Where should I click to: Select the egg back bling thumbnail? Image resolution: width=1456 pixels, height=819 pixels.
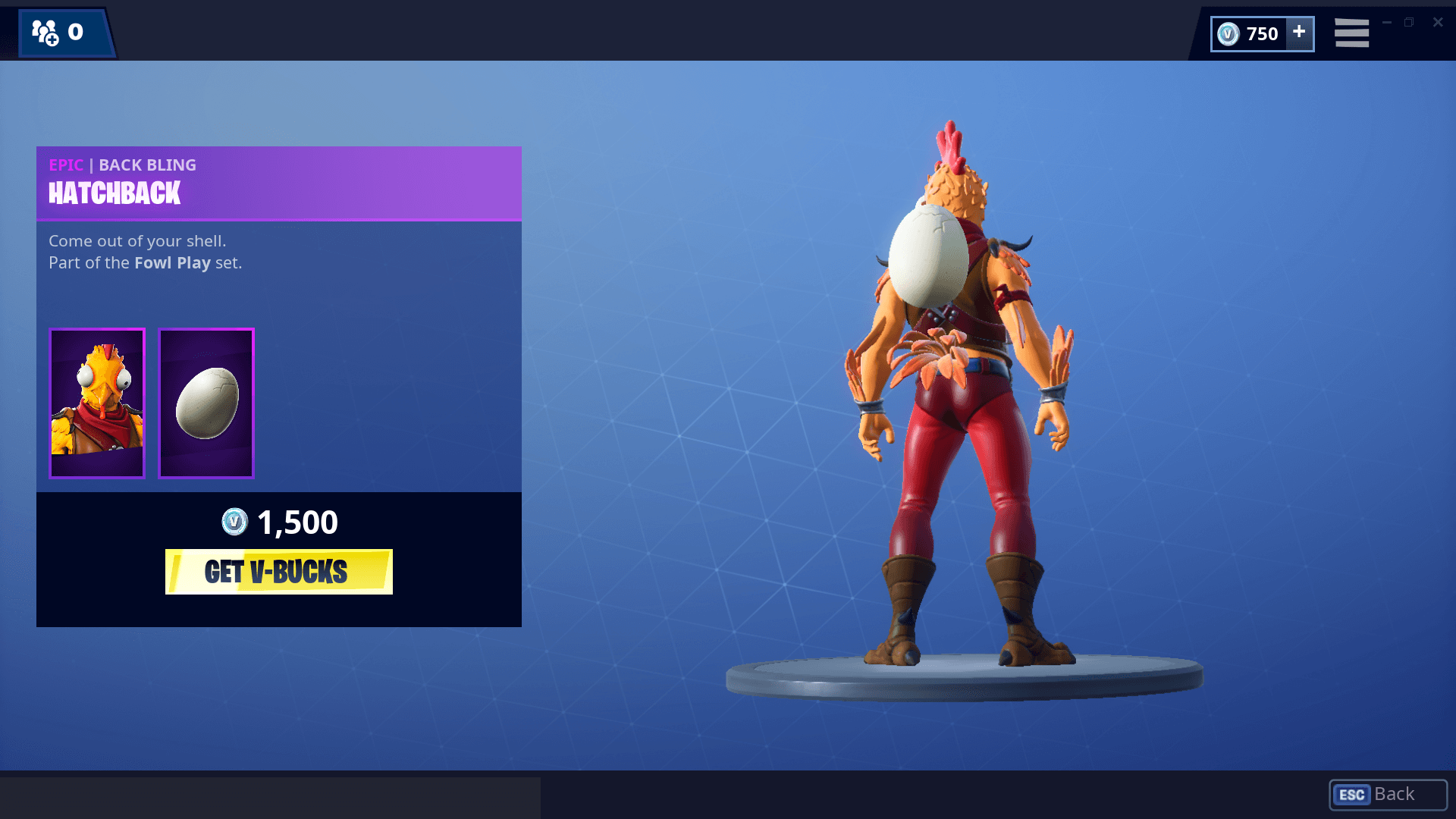(x=206, y=403)
